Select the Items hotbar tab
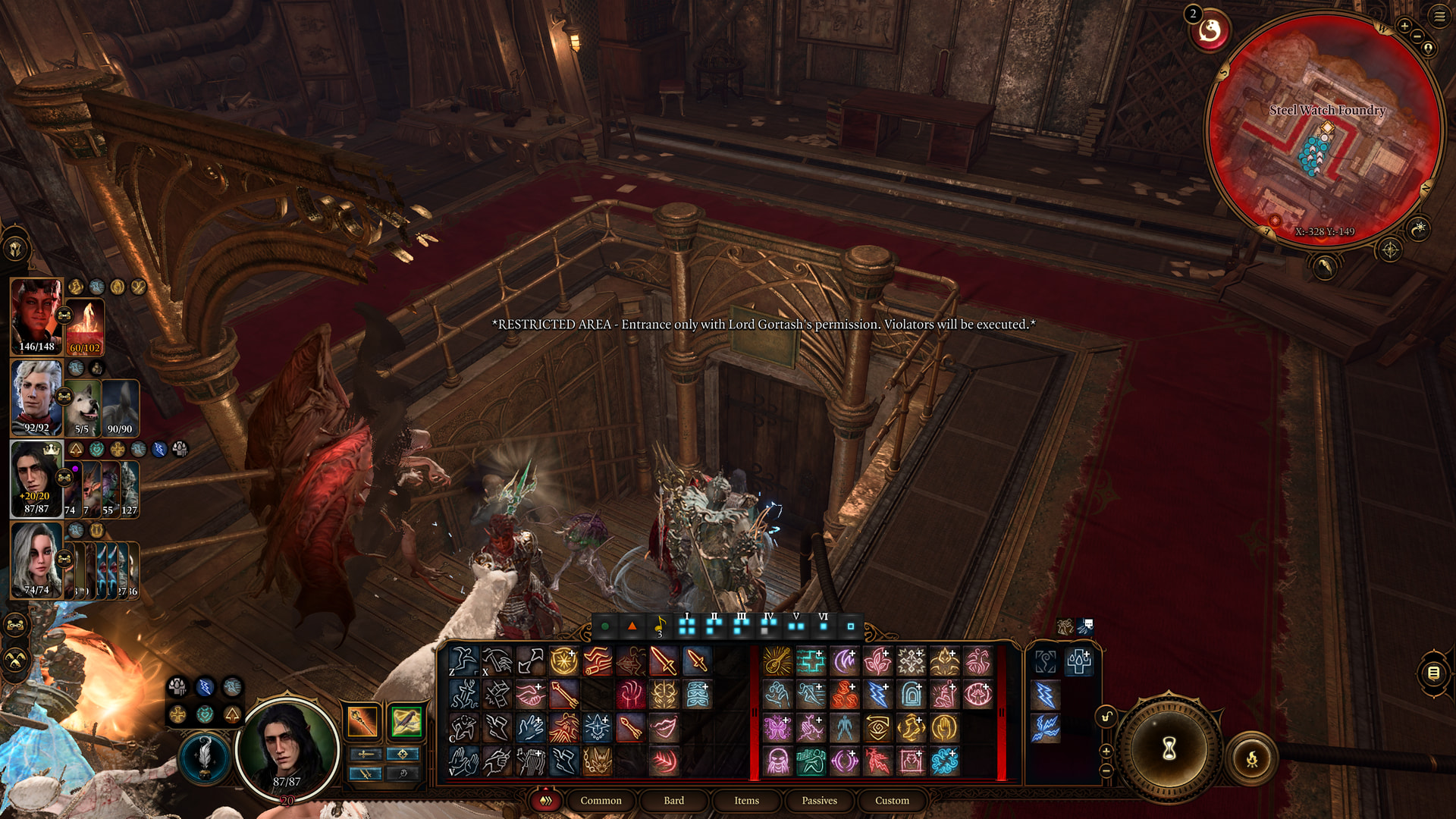This screenshot has height=819, width=1456. pyautogui.click(x=746, y=800)
